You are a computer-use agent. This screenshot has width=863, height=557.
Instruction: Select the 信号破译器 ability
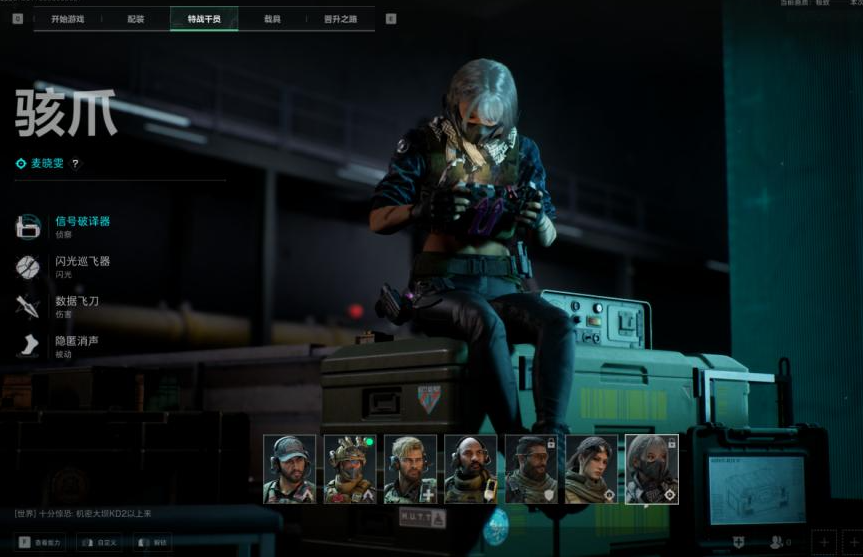pos(82,226)
